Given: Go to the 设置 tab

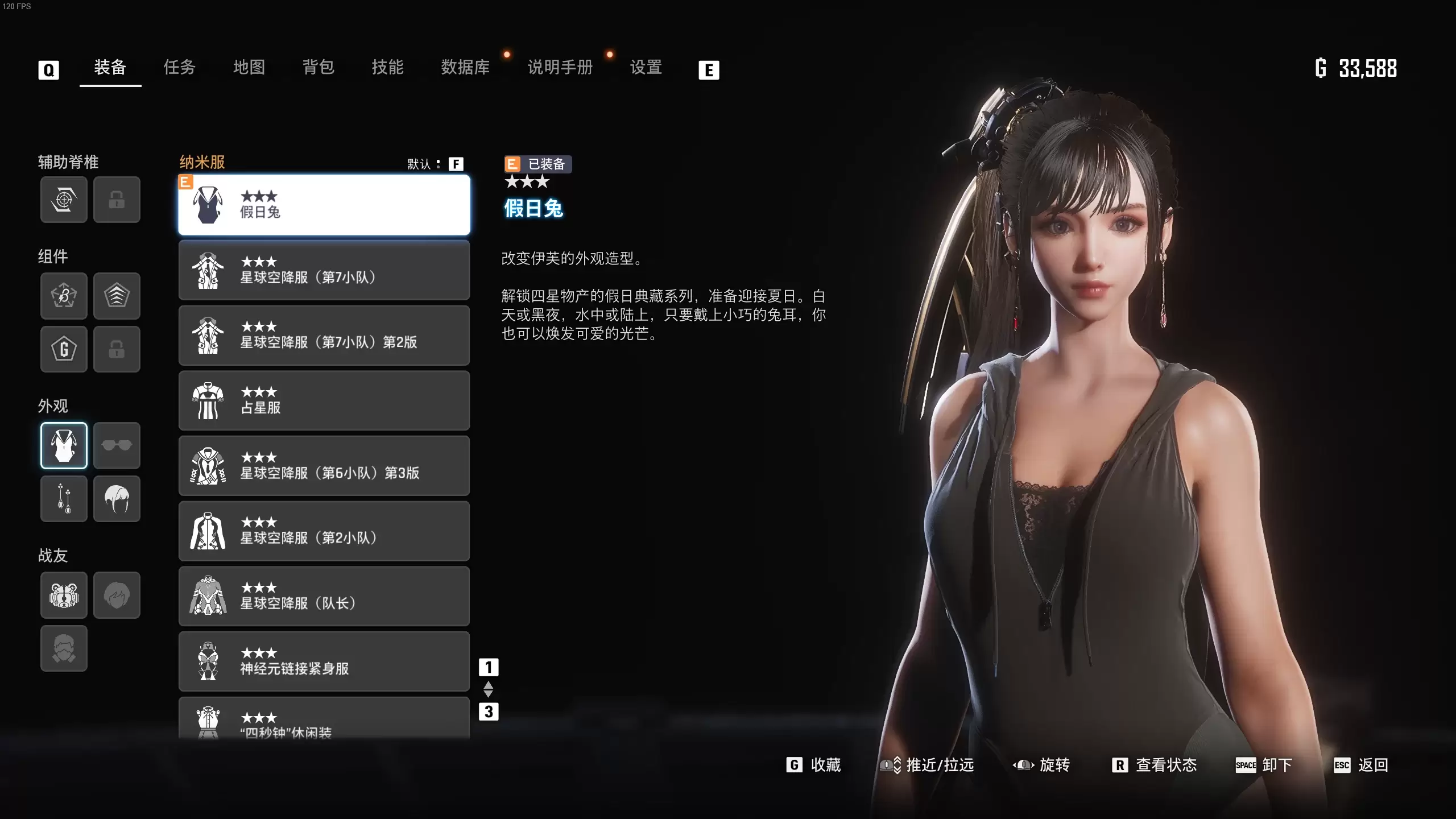Looking at the screenshot, I should (x=646, y=68).
